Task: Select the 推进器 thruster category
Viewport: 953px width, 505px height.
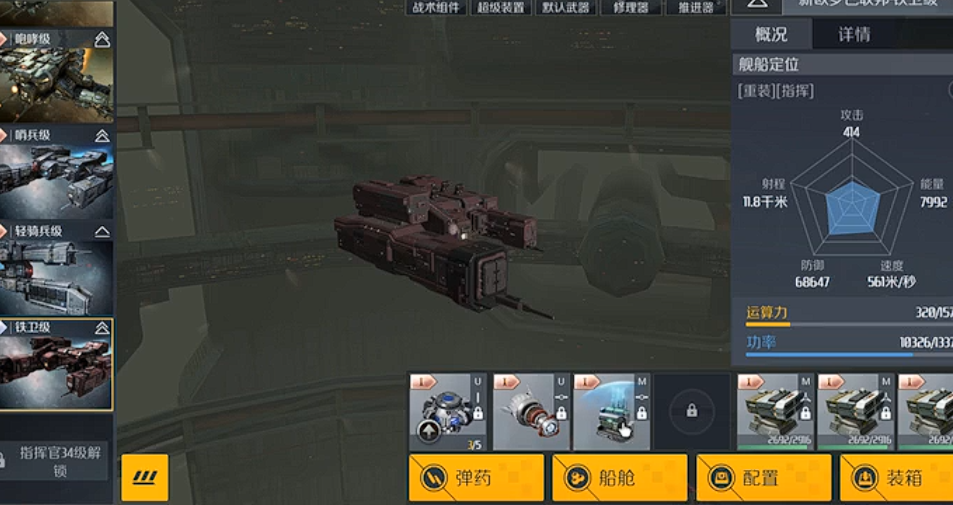Action: pos(695,8)
